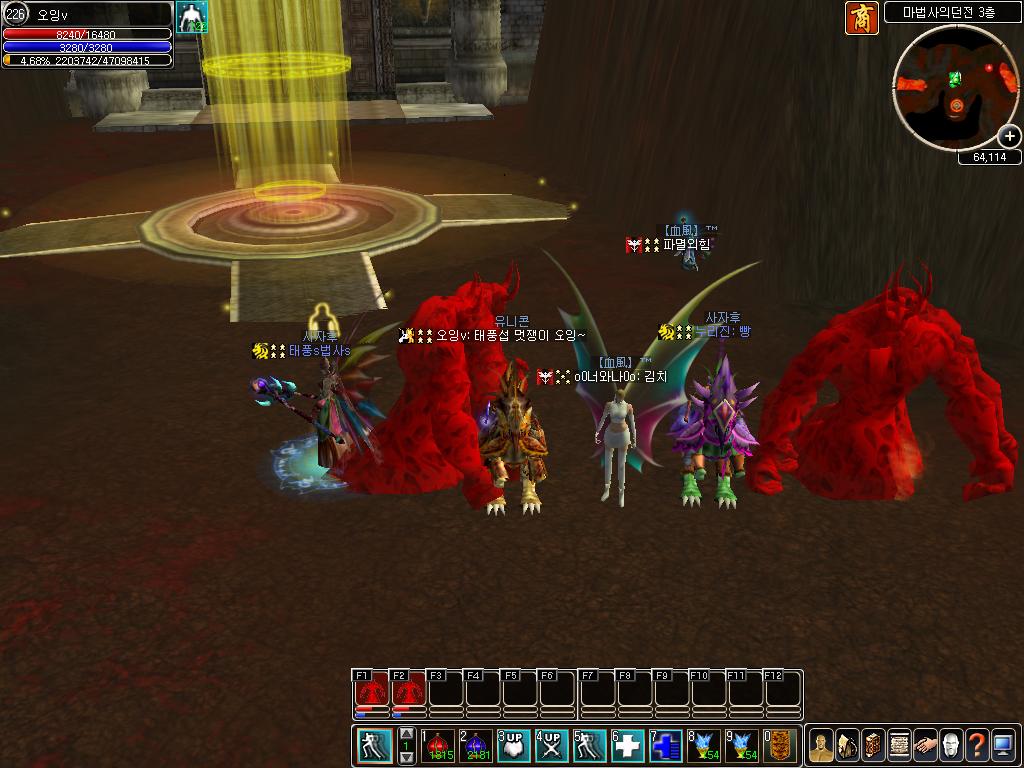Click the hotbar page up arrow
The width and height of the screenshot is (1024, 768).
(407, 734)
